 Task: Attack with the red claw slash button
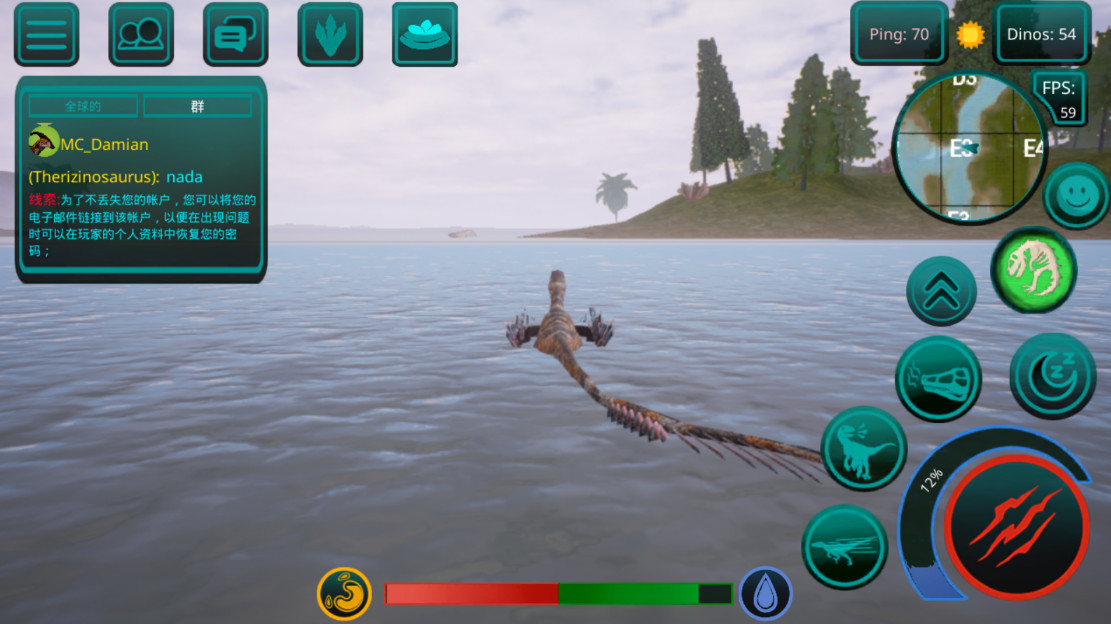pyautogui.click(x=1016, y=525)
